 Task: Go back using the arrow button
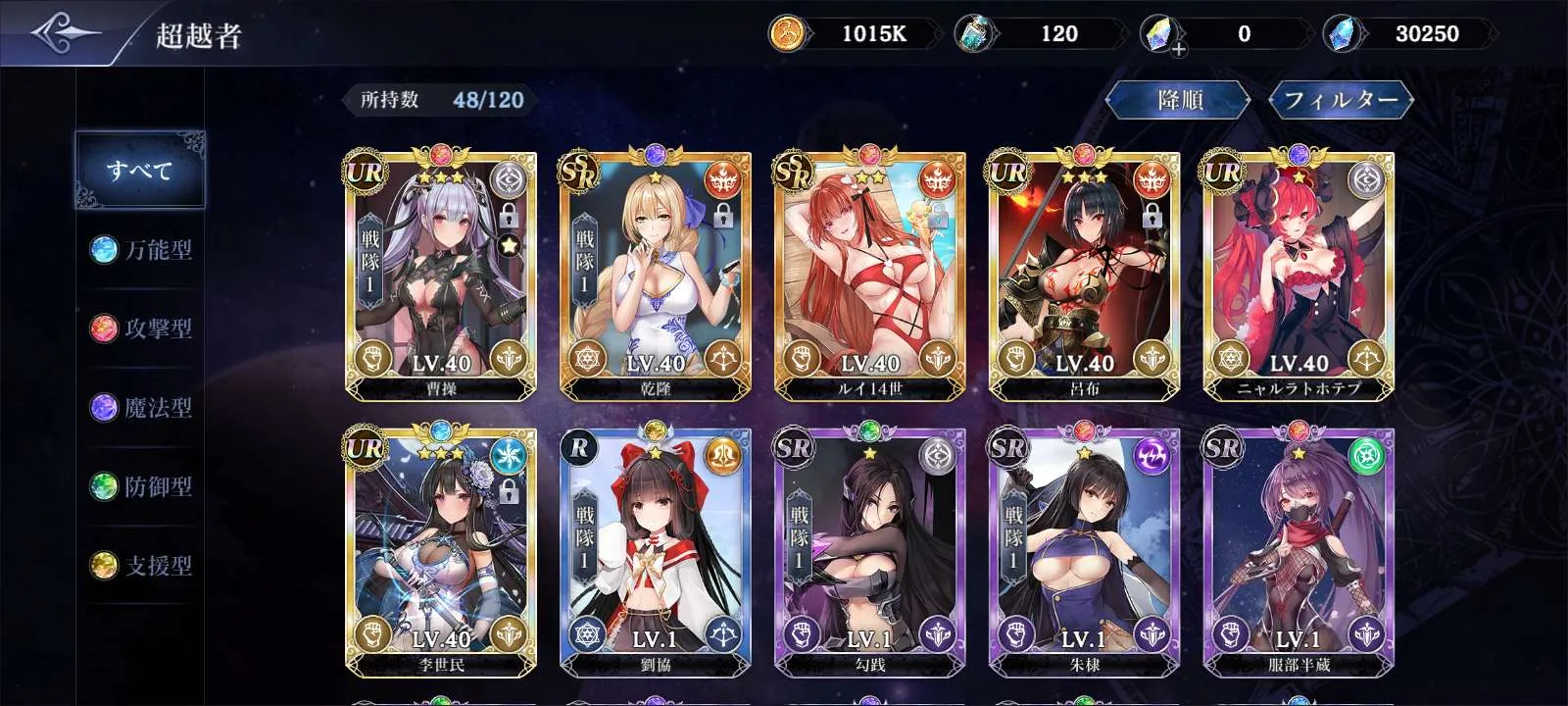click(64, 33)
